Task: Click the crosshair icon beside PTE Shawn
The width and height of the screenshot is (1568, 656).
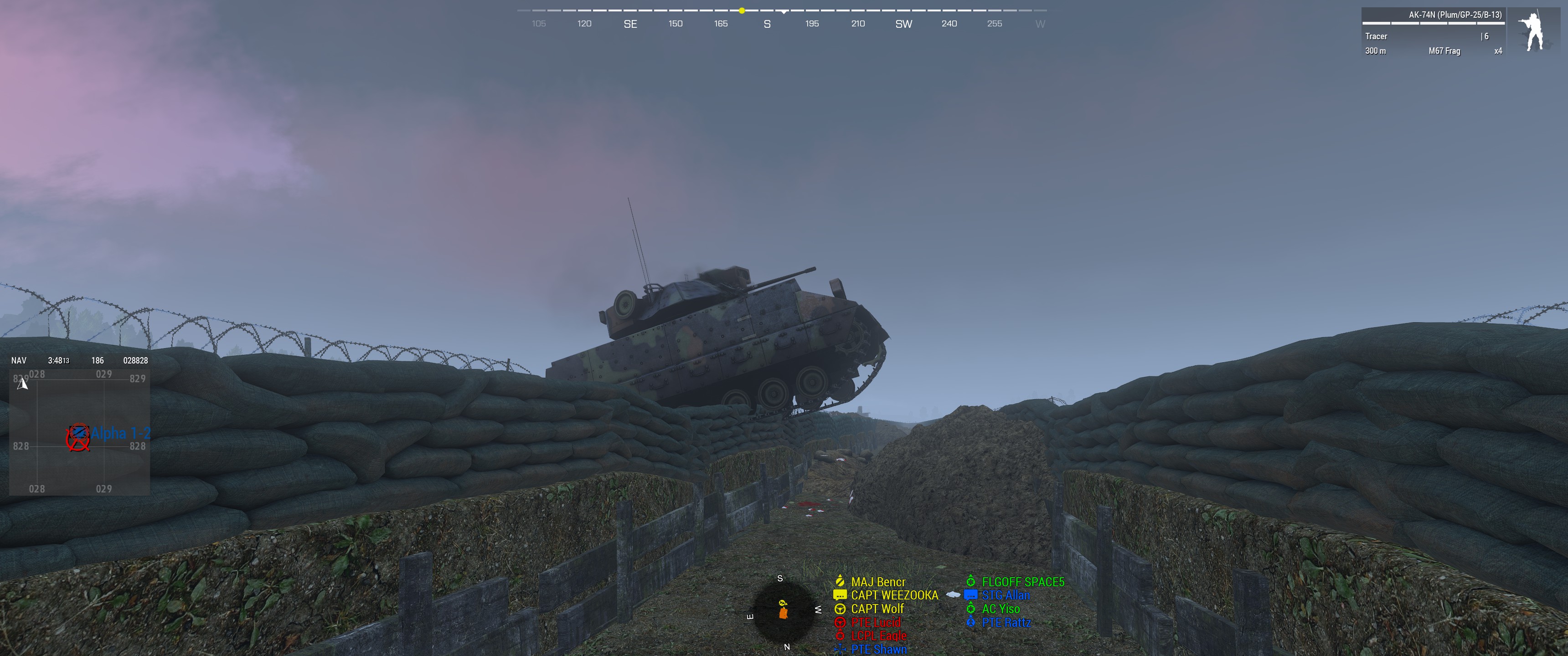Action: click(840, 649)
